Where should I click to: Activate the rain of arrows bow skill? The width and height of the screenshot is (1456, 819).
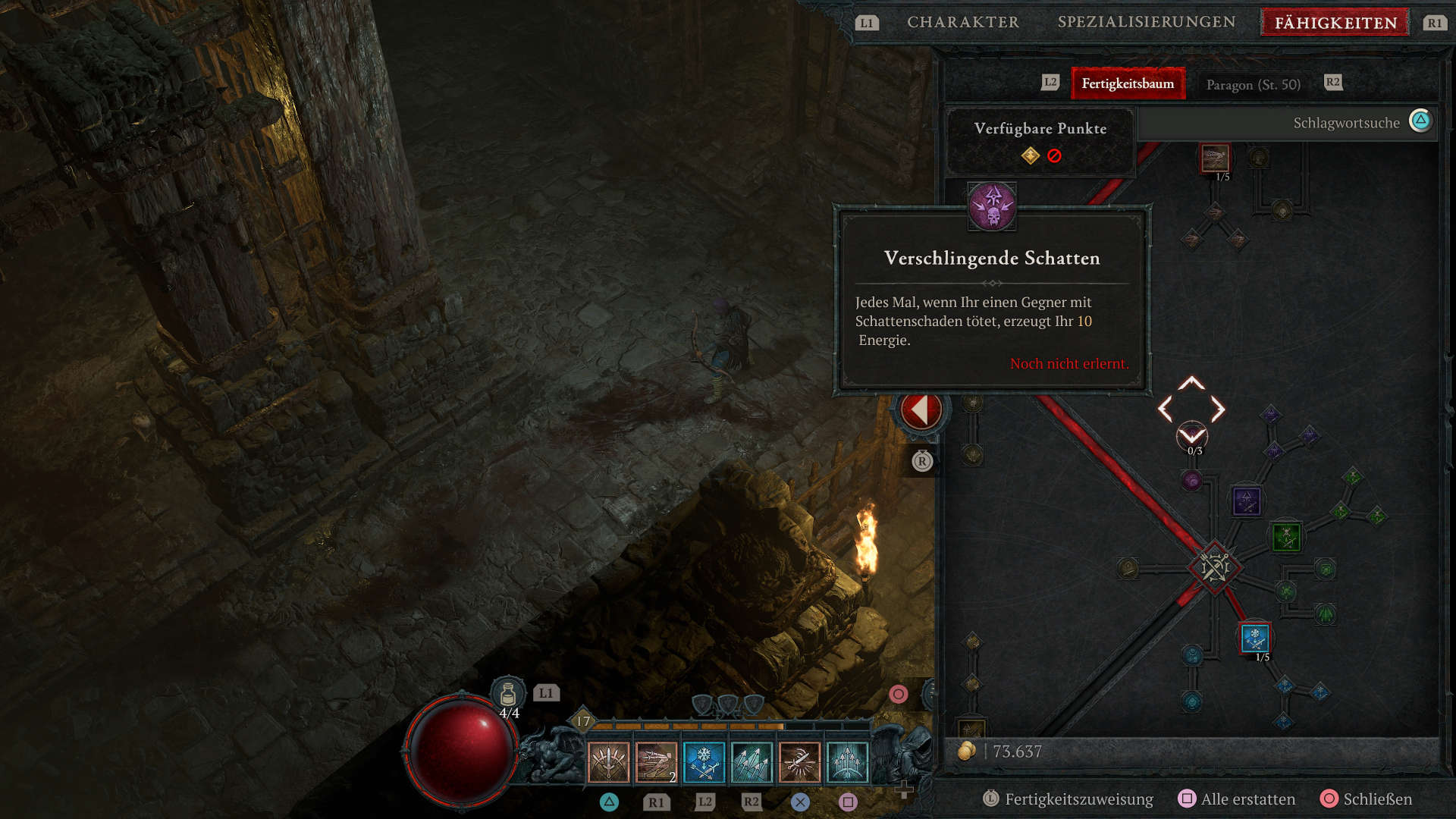pos(847,762)
